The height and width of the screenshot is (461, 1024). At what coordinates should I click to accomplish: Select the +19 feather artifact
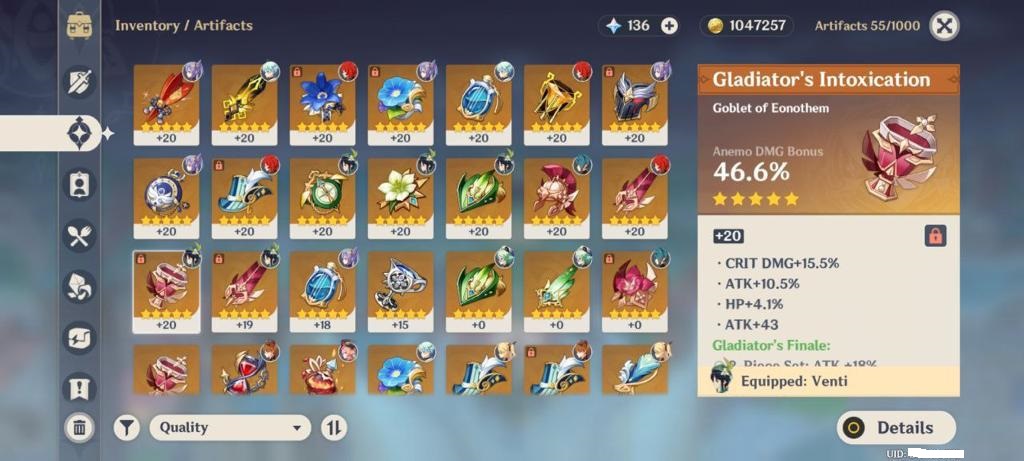244,289
